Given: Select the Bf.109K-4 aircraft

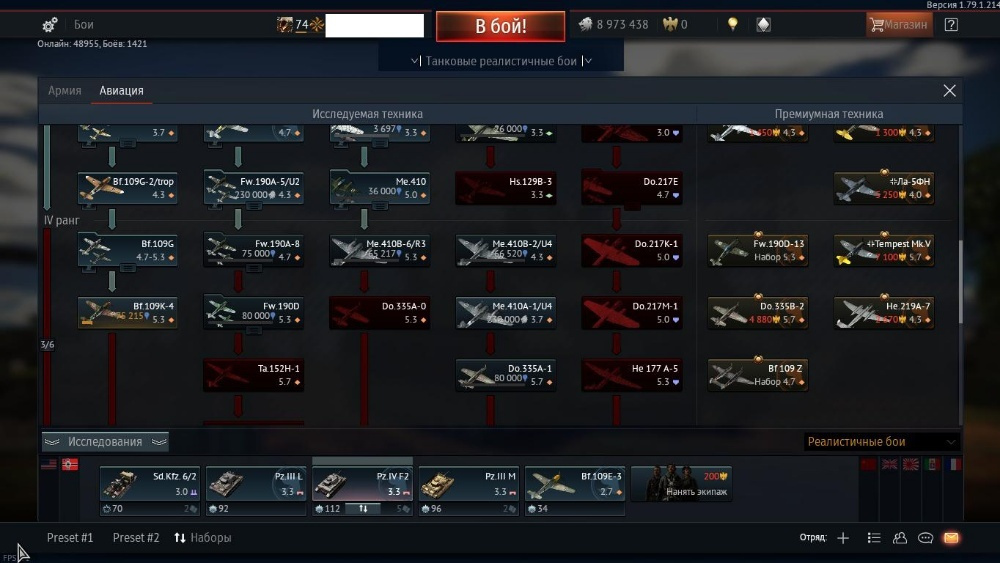Looking at the screenshot, I should coord(128,312).
